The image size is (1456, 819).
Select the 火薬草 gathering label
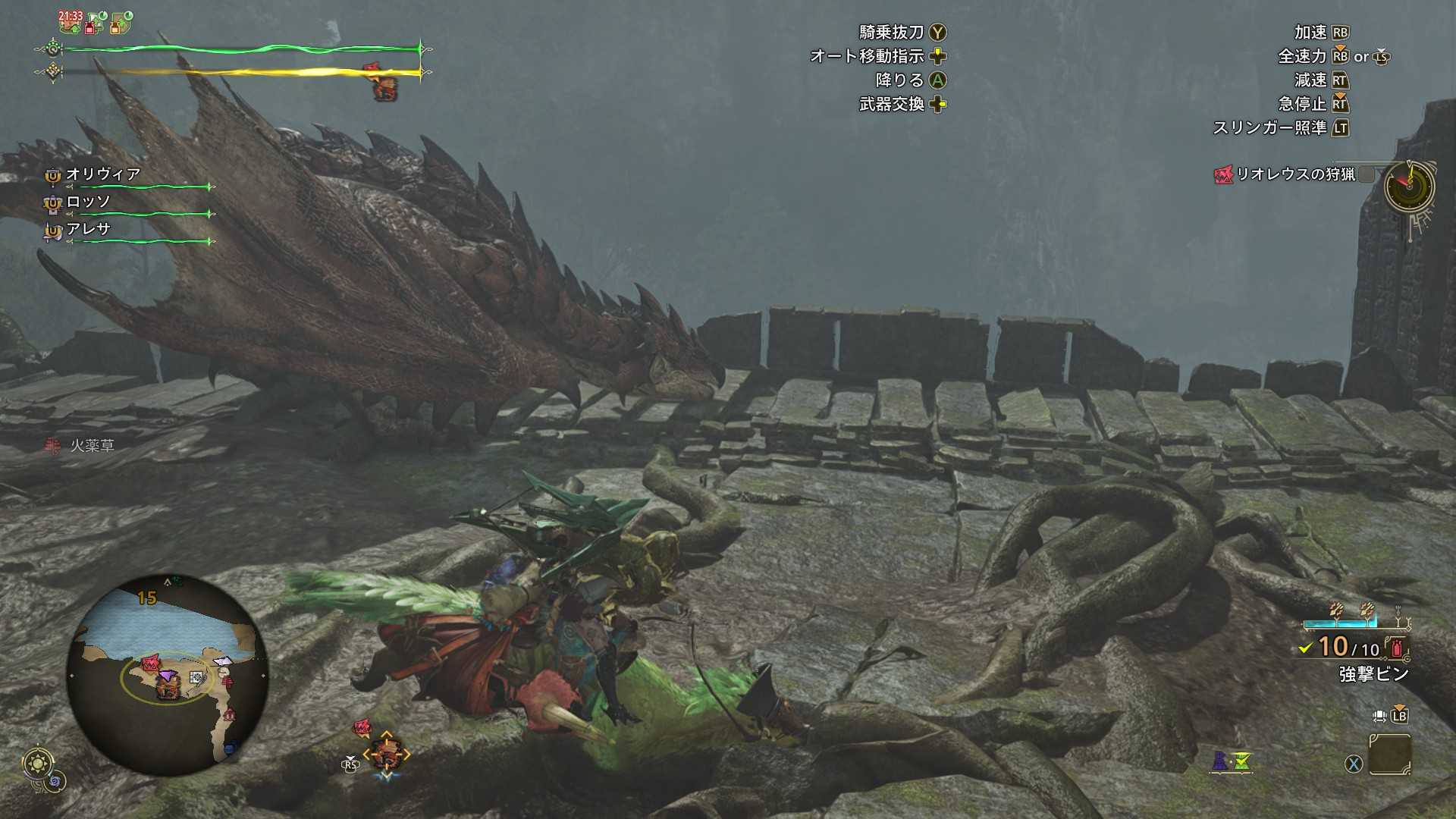pyautogui.click(x=92, y=446)
